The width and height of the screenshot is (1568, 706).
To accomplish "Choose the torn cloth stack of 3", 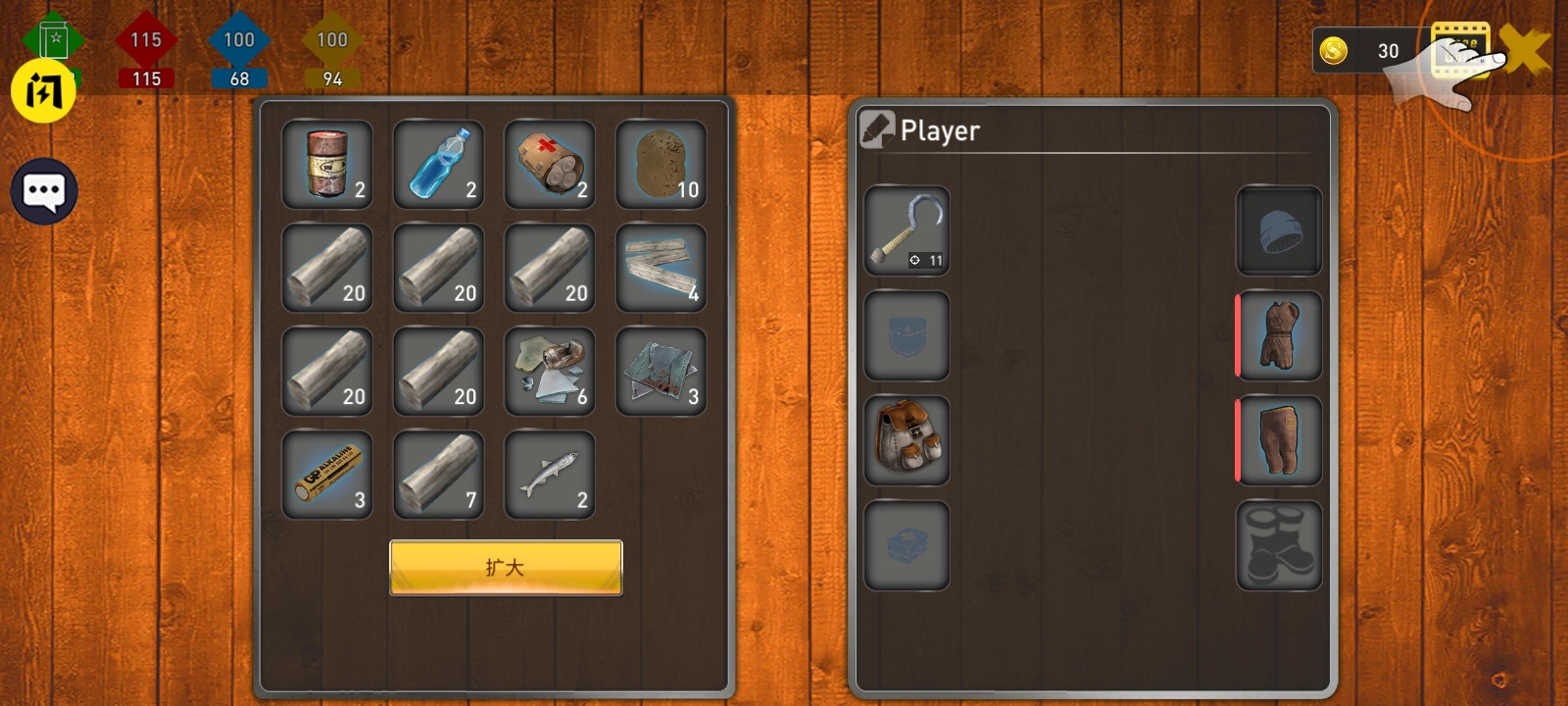I will 661,372.
